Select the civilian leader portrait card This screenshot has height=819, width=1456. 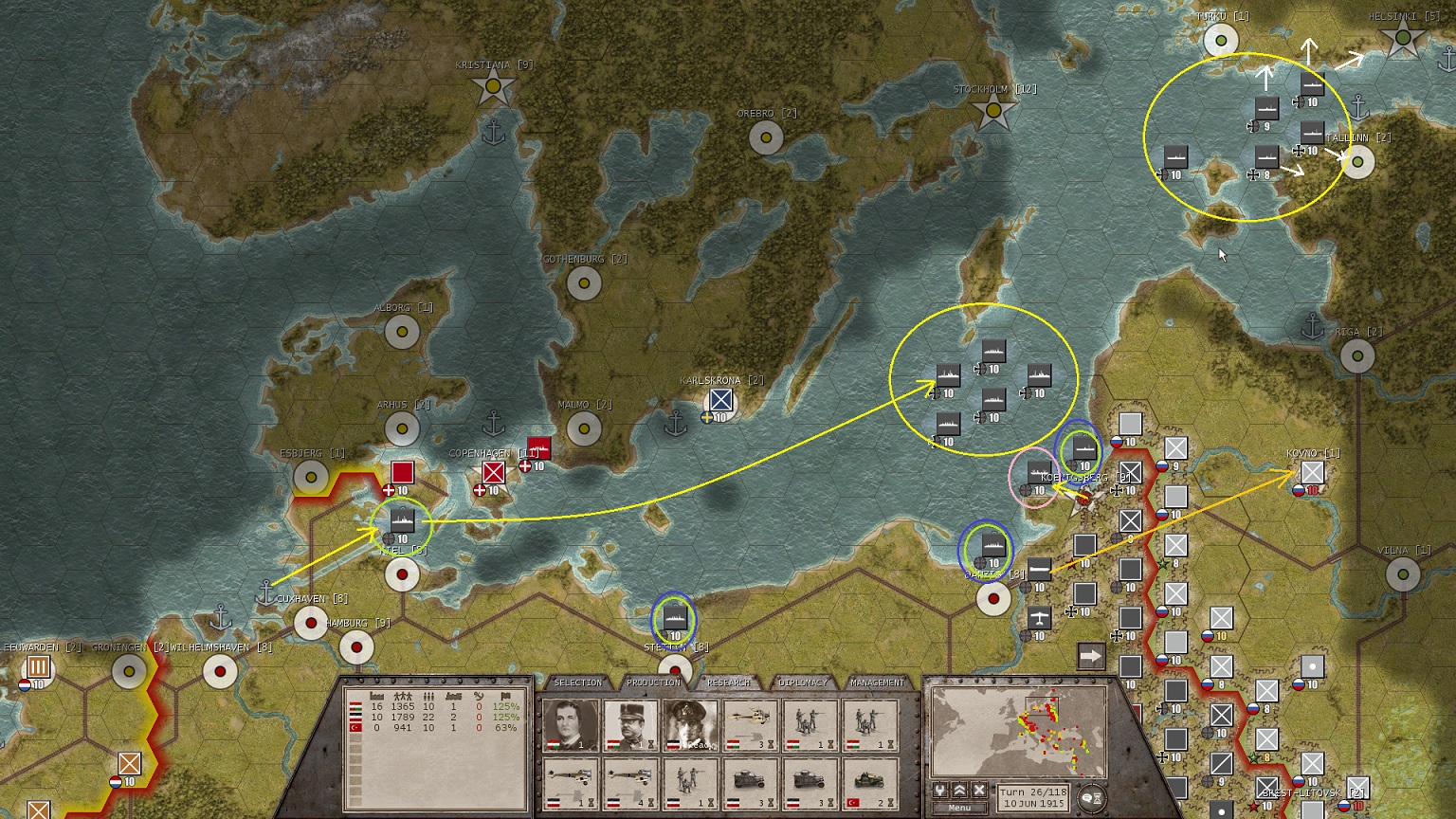click(x=572, y=726)
